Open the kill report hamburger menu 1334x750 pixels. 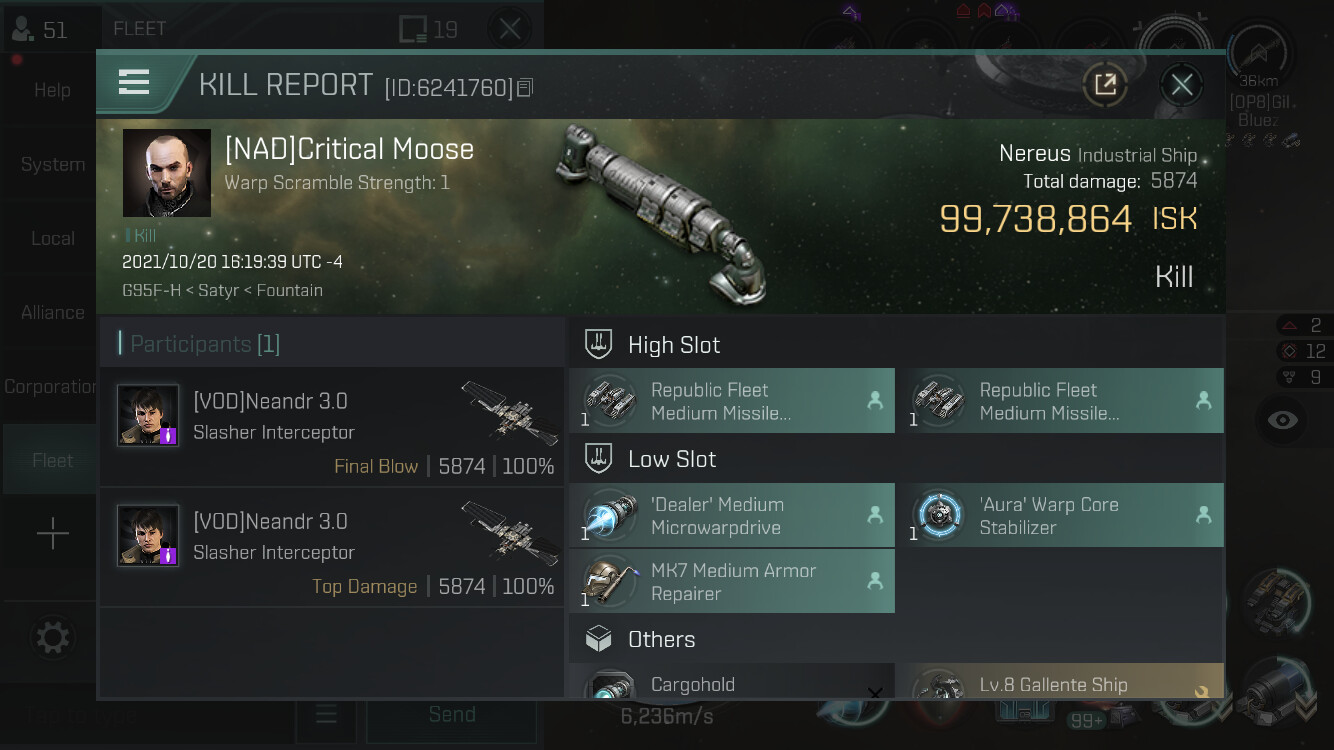coord(134,83)
